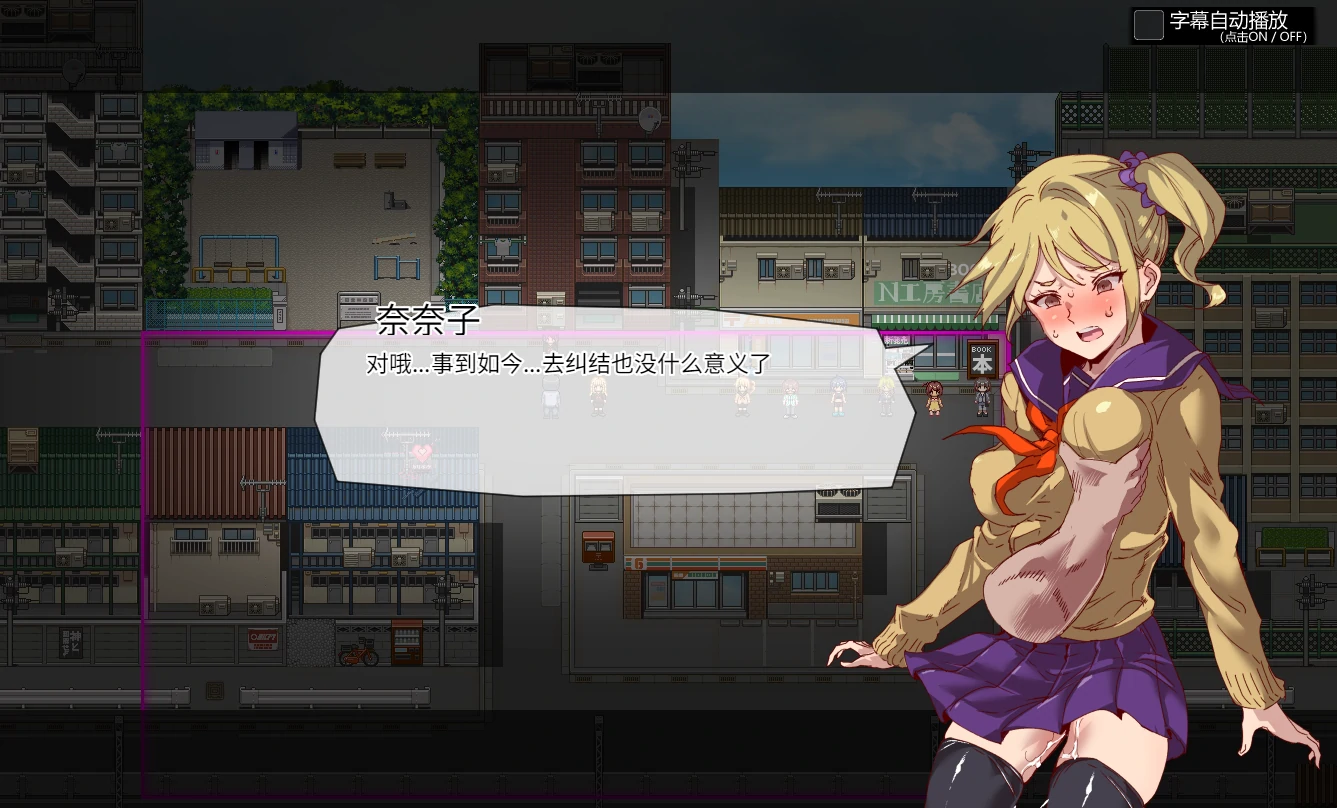
Task: Select the vending machine near the bicycle
Action: tap(407, 642)
